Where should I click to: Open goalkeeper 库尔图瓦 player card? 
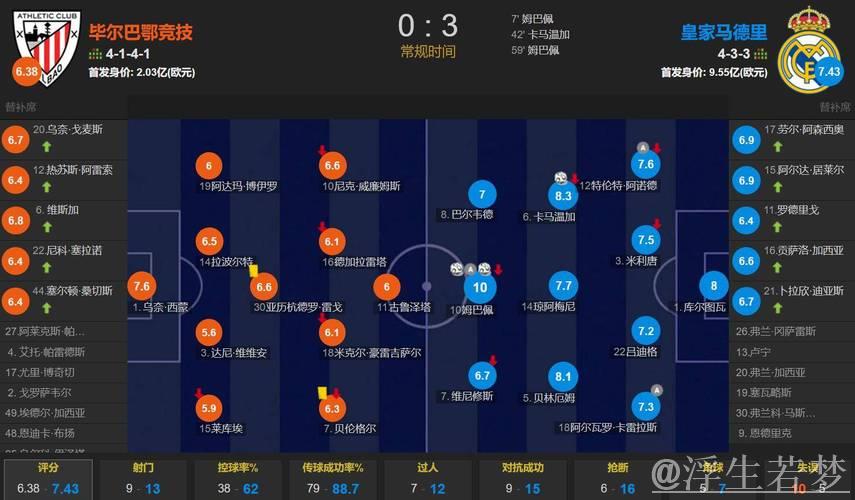click(x=714, y=285)
